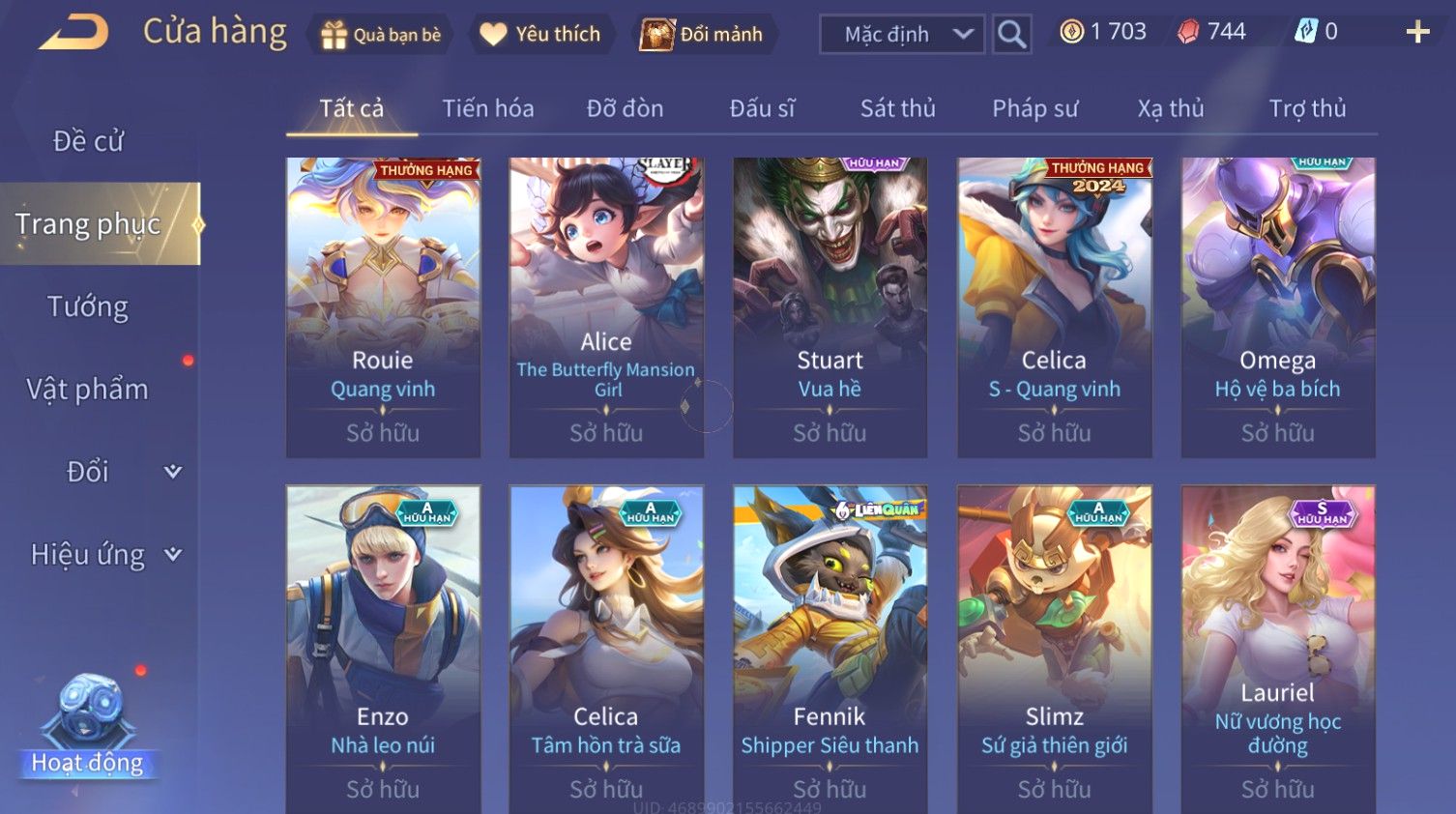Image resolution: width=1456 pixels, height=814 pixels.
Task: Choose the Omega Hộ vệ ba bích skin
Action: (x=1277, y=307)
